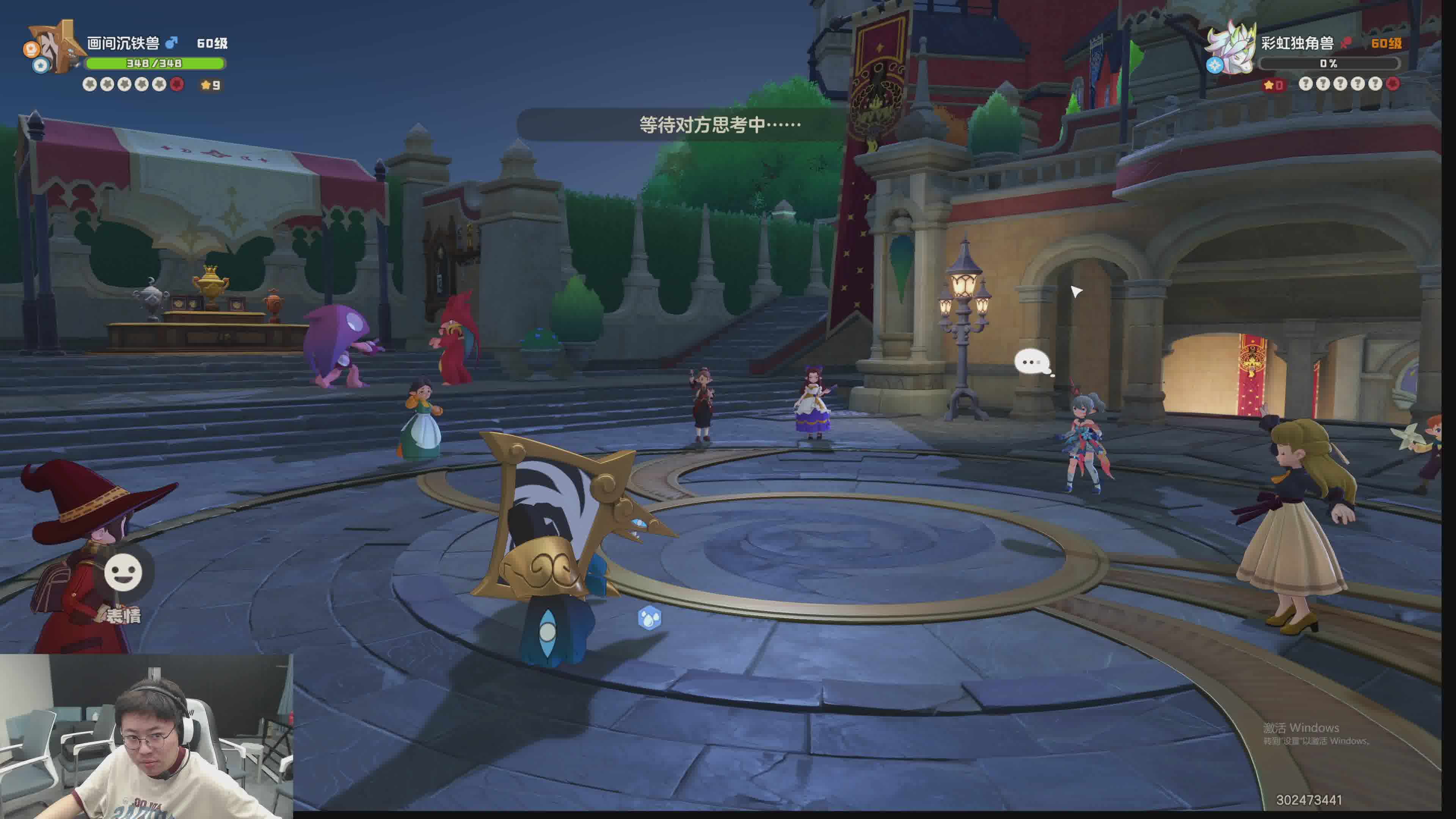Click the 画间沉铁兽 pet portrait
The image size is (1456, 819).
(55, 47)
